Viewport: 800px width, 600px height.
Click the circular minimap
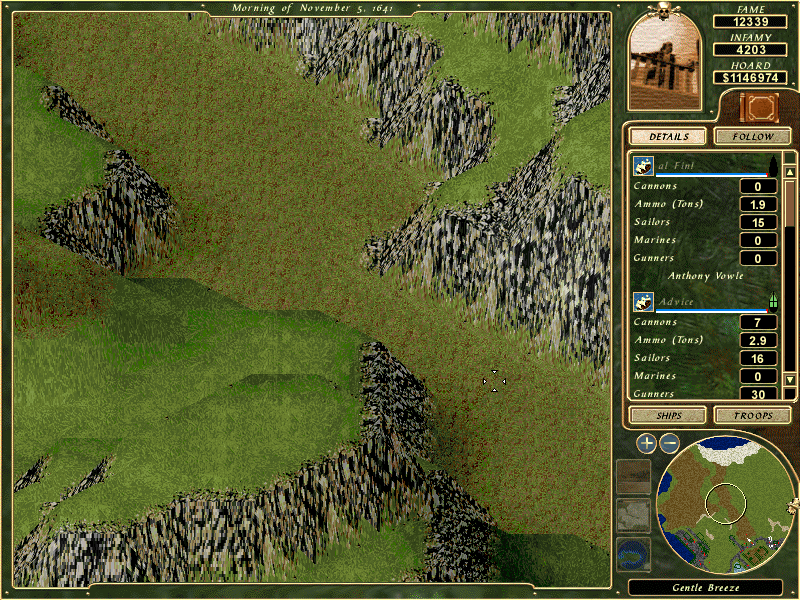(x=725, y=500)
